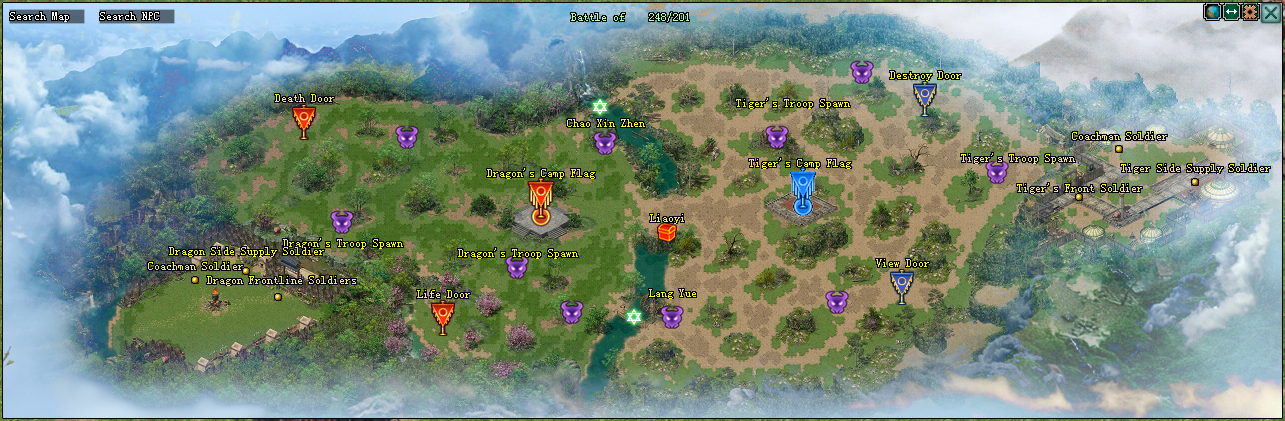Toggle map width with the double-arrow button
This screenshot has height=421, width=1285.
point(1231,12)
